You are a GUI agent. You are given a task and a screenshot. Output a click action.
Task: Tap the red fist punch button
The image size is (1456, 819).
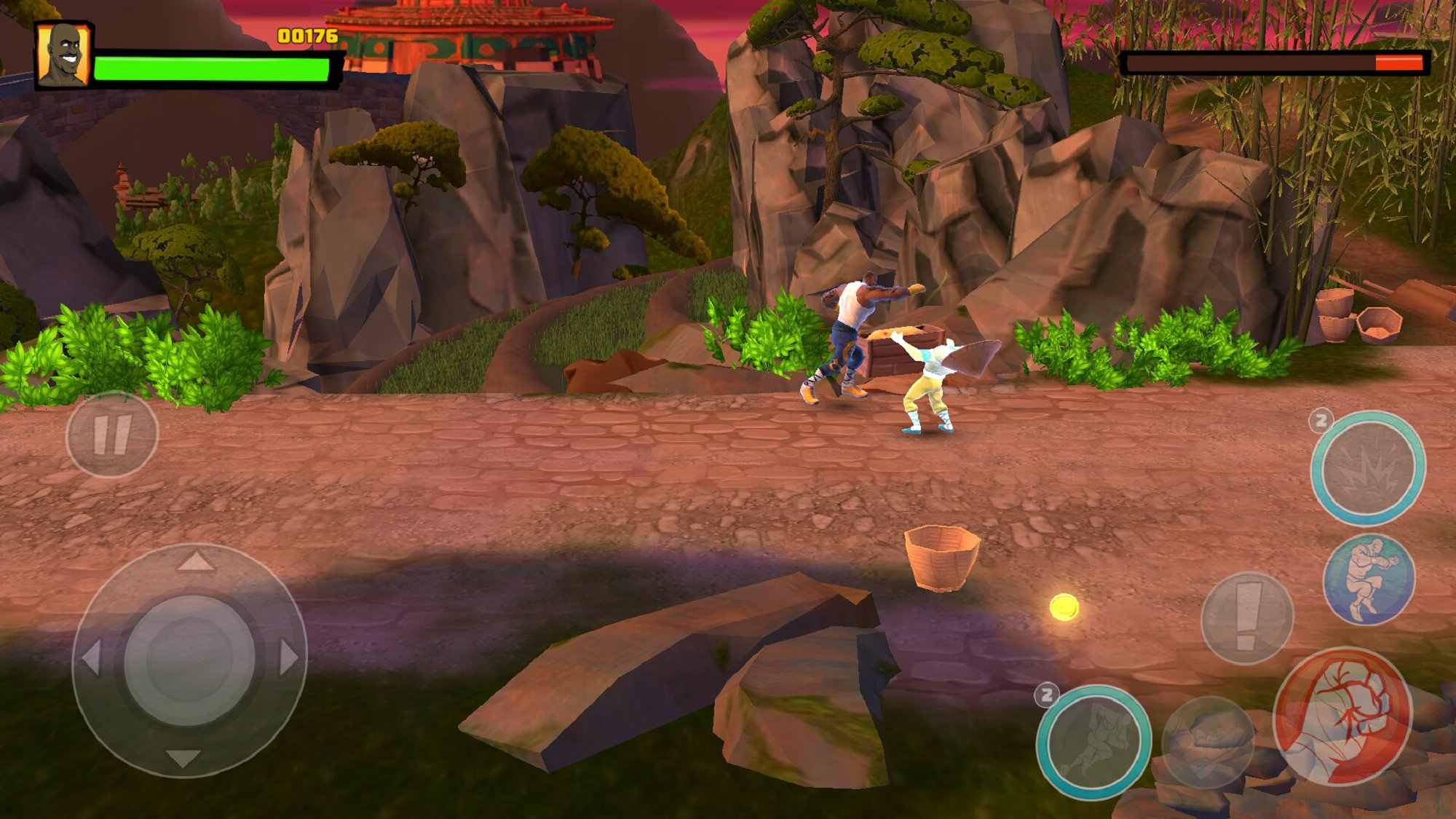tap(1343, 715)
